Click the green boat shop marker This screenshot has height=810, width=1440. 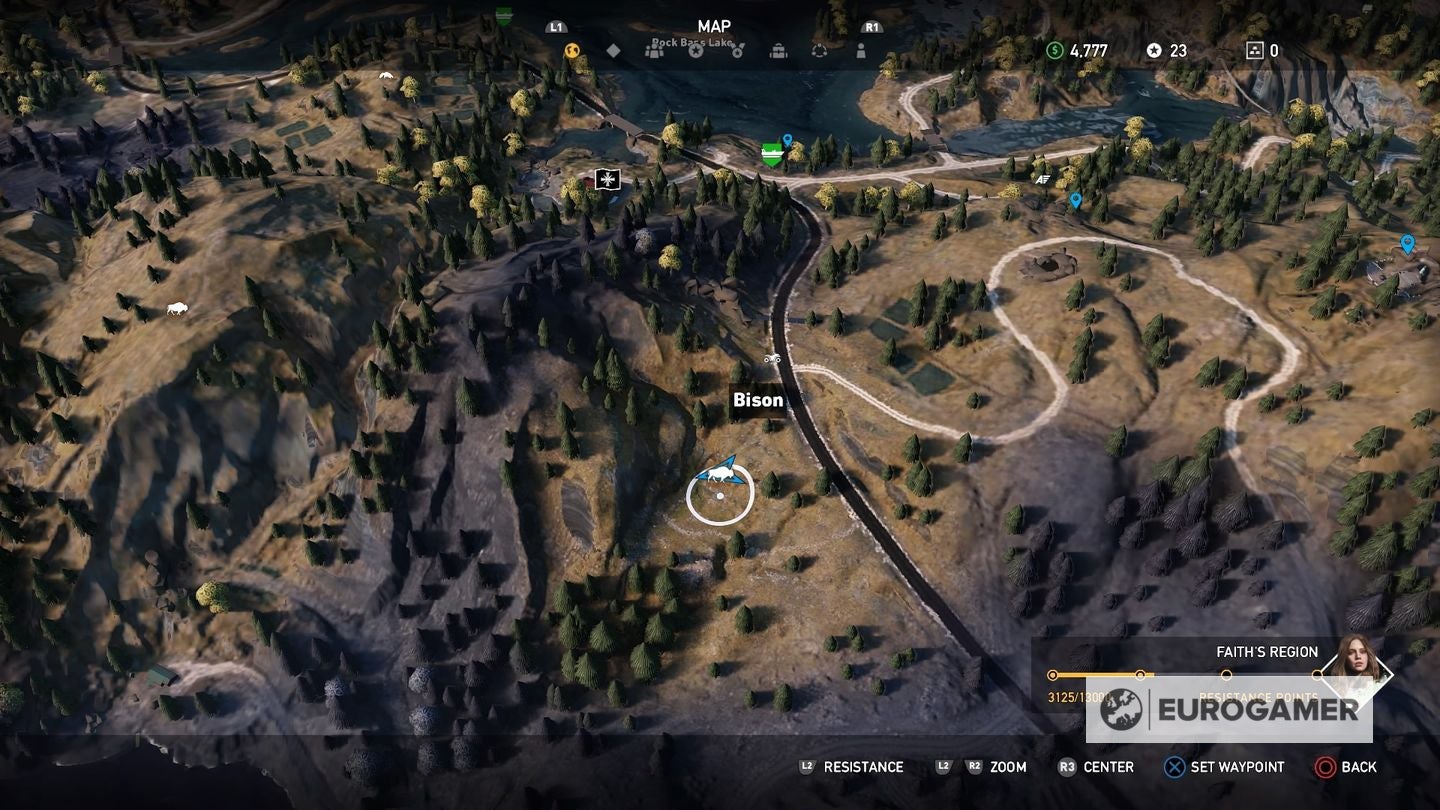[x=770, y=153]
